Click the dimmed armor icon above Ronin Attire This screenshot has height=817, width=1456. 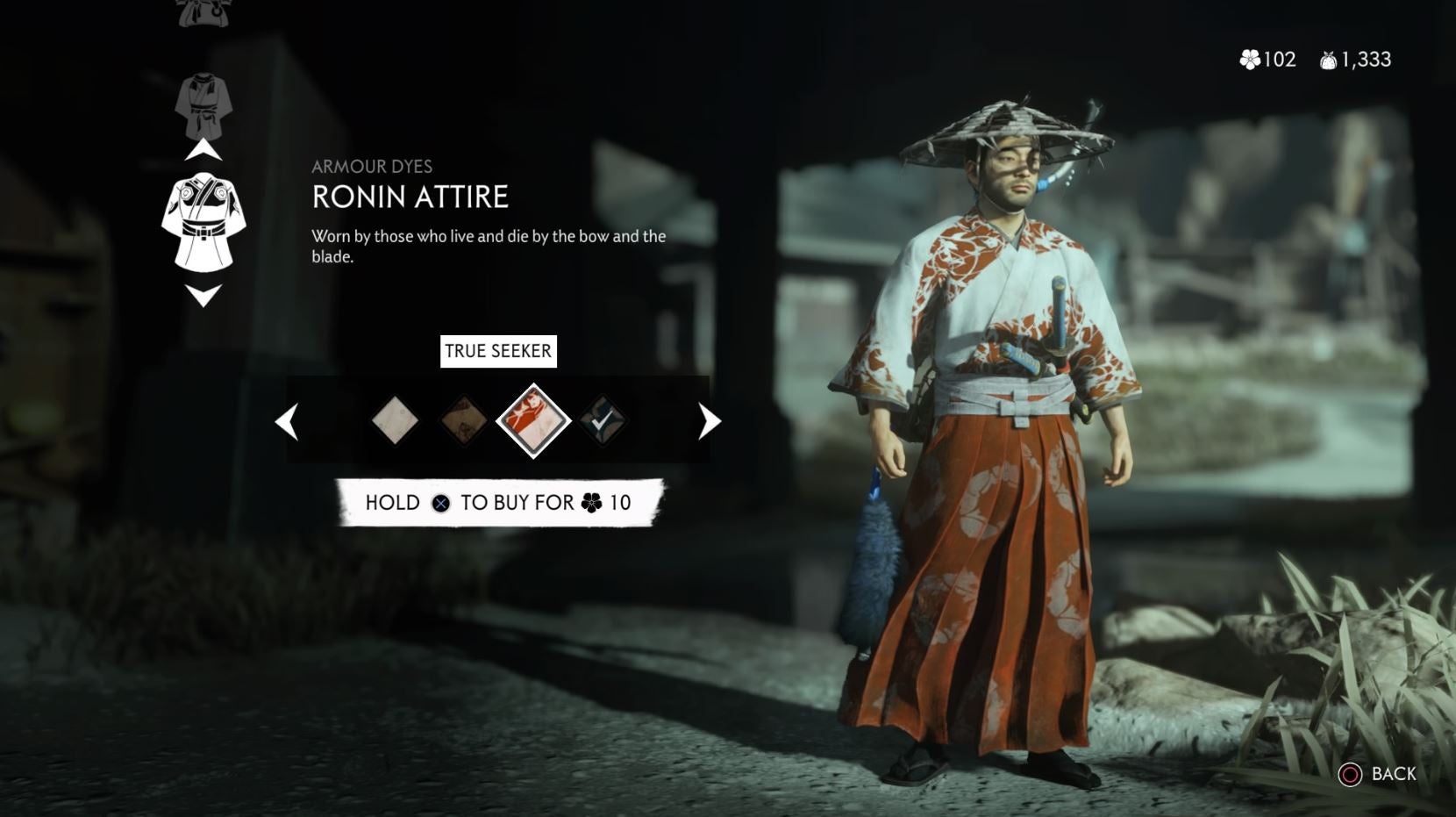coord(205,104)
